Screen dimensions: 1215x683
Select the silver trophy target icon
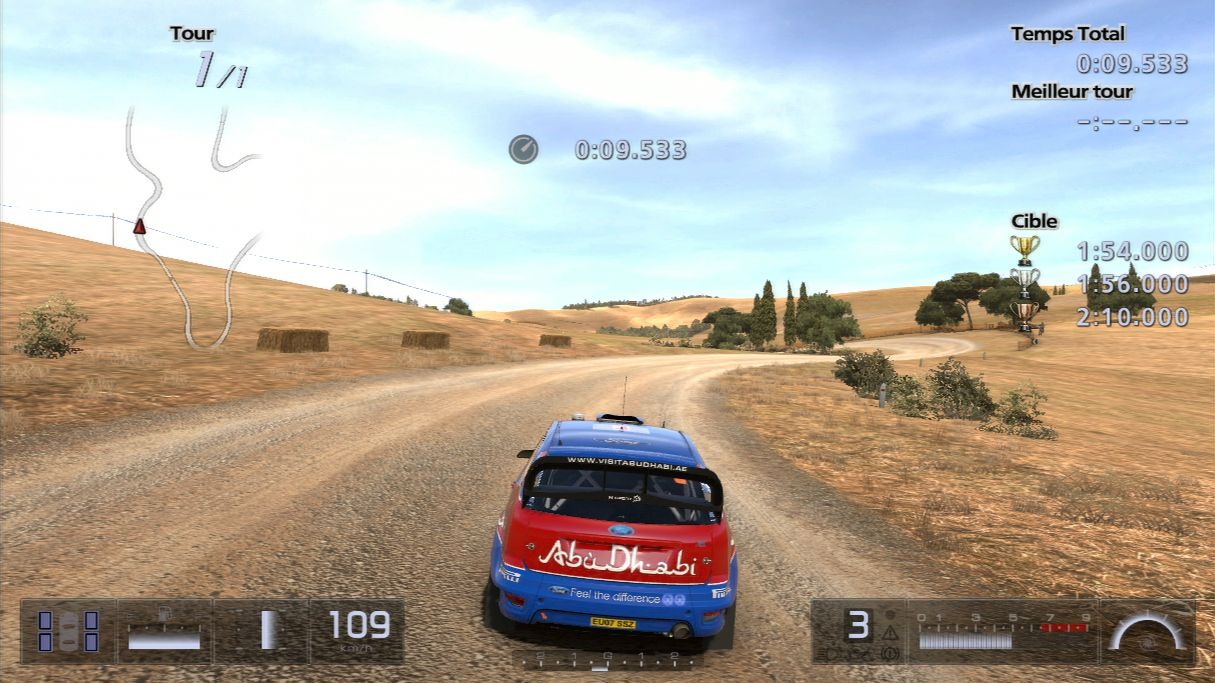[x=1024, y=281]
